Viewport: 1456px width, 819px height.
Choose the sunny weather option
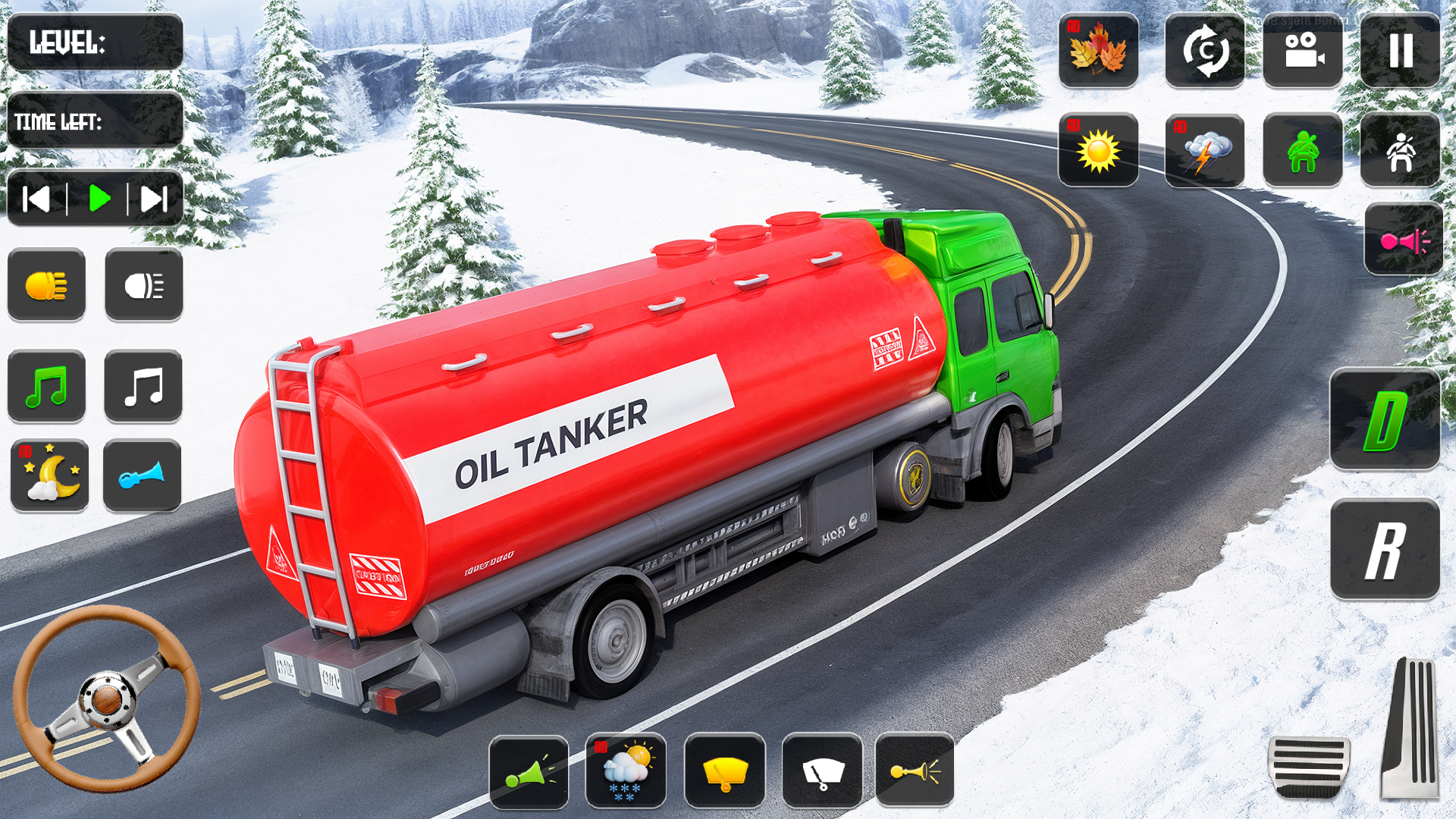(x=1098, y=150)
